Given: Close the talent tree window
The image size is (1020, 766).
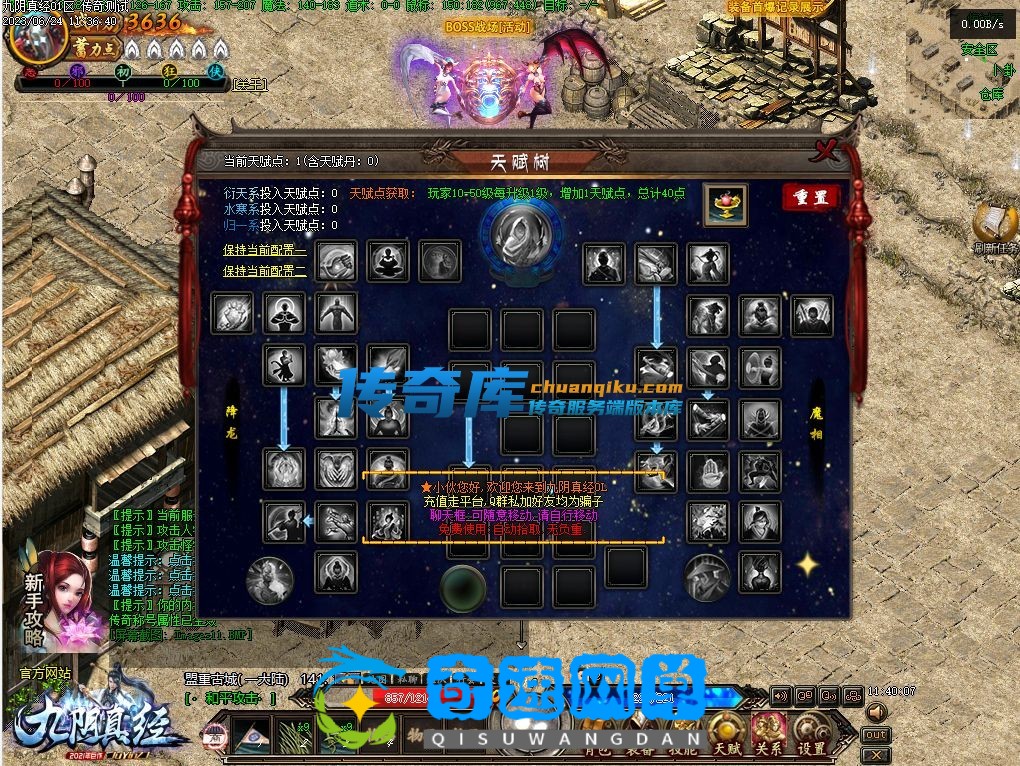Looking at the screenshot, I should [x=826, y=153].
